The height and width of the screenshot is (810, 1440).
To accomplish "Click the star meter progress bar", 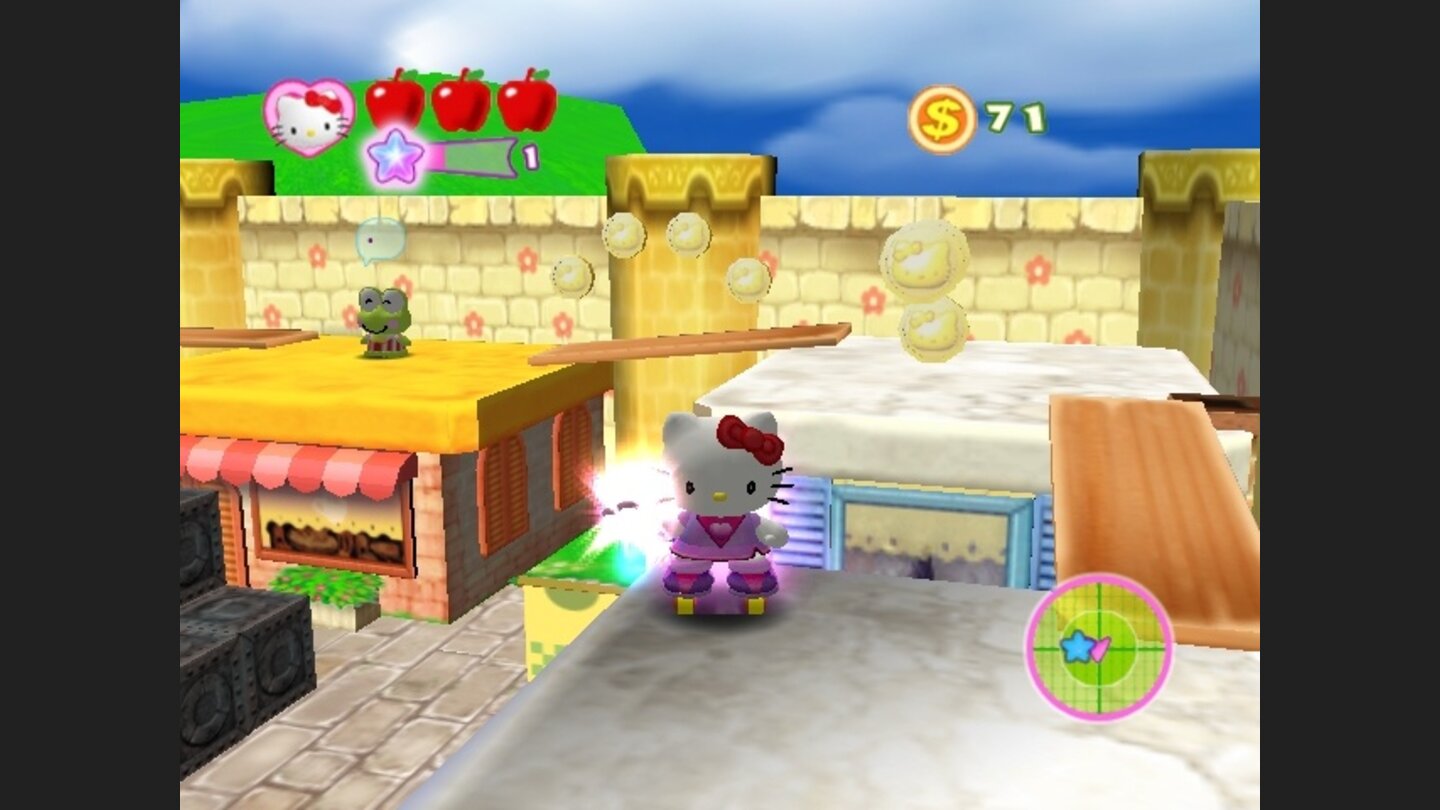I will 470,157.
